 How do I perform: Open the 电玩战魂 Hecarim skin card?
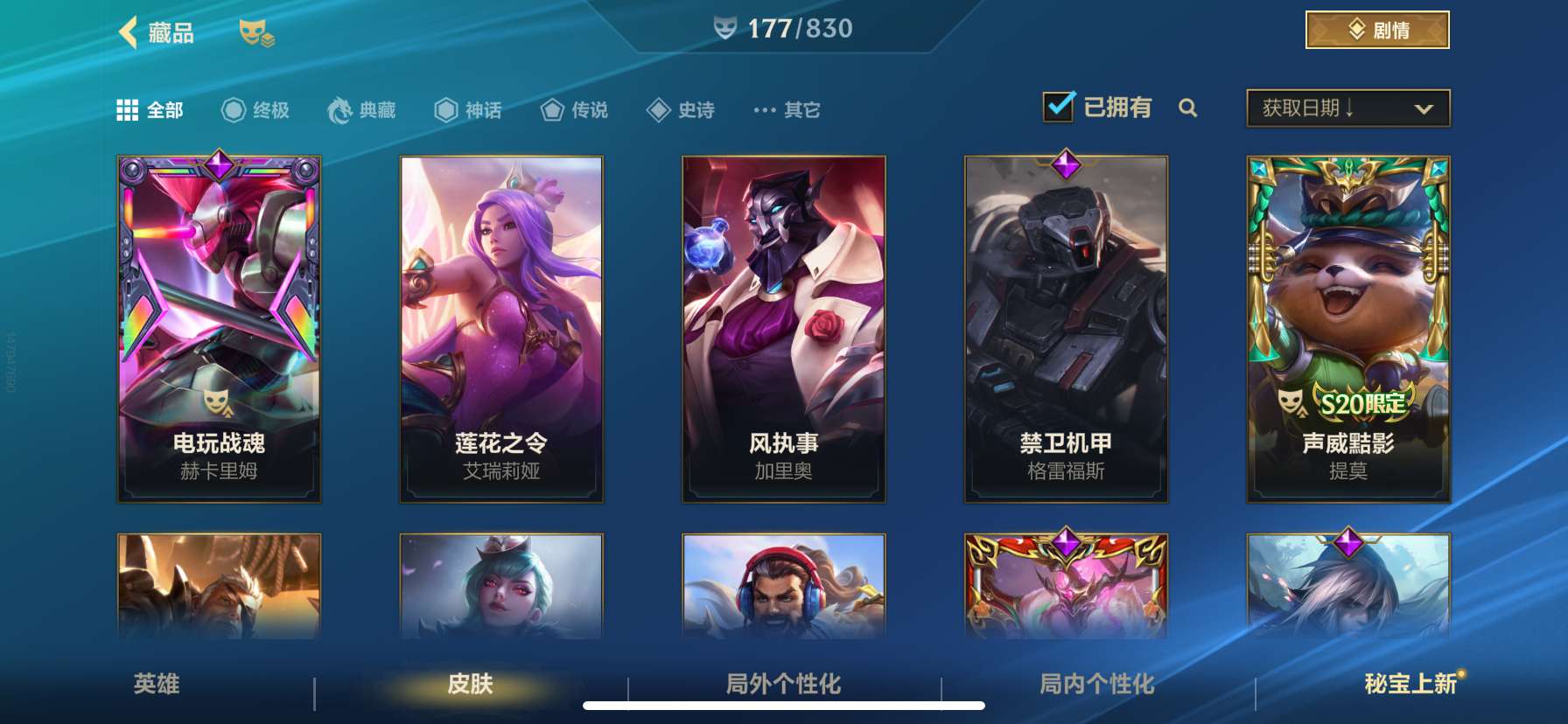click(219, 328)
